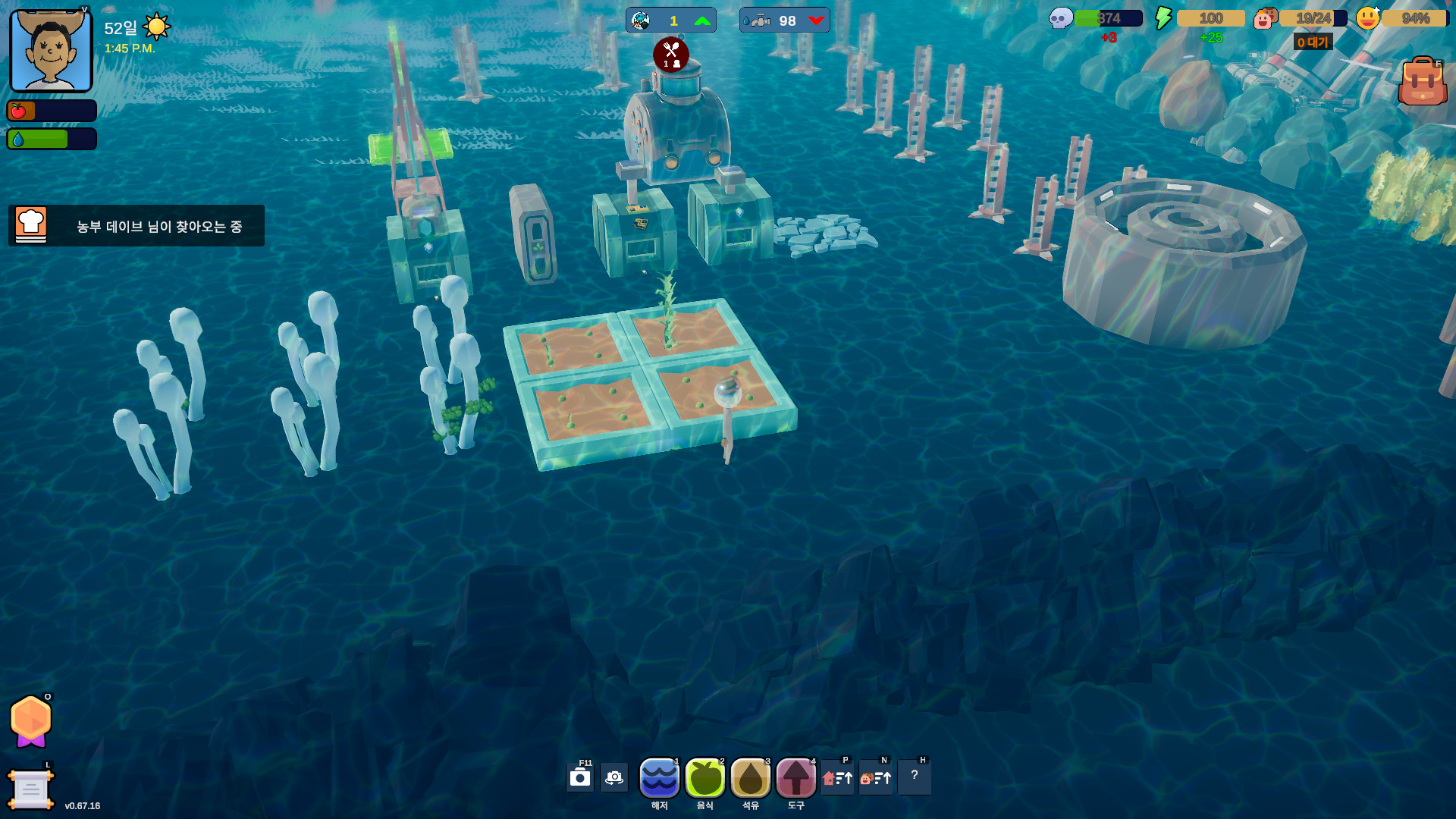Toggle the rotating camera mode button

coord(614,778)
